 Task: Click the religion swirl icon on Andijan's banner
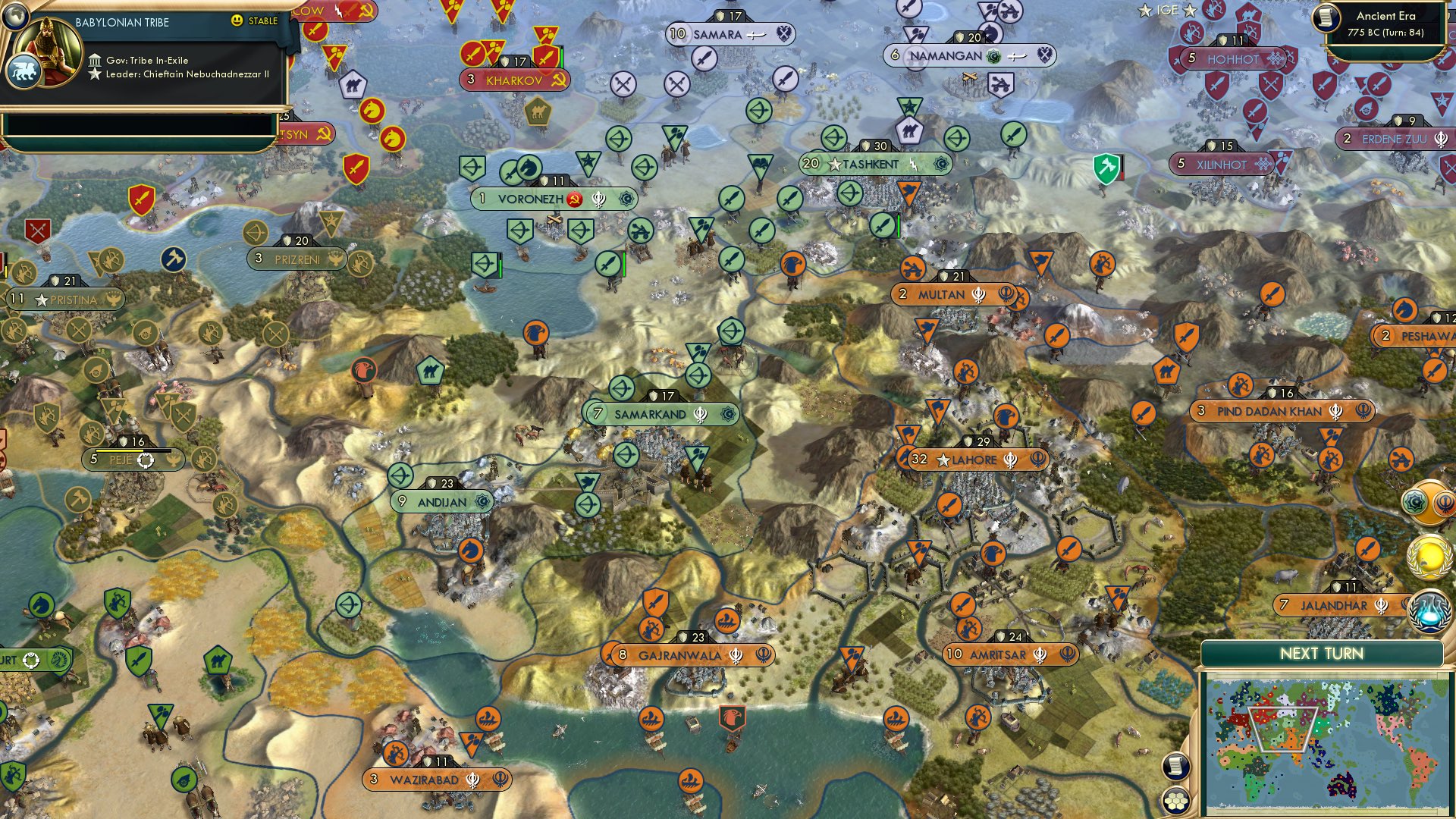click(482, 501)
